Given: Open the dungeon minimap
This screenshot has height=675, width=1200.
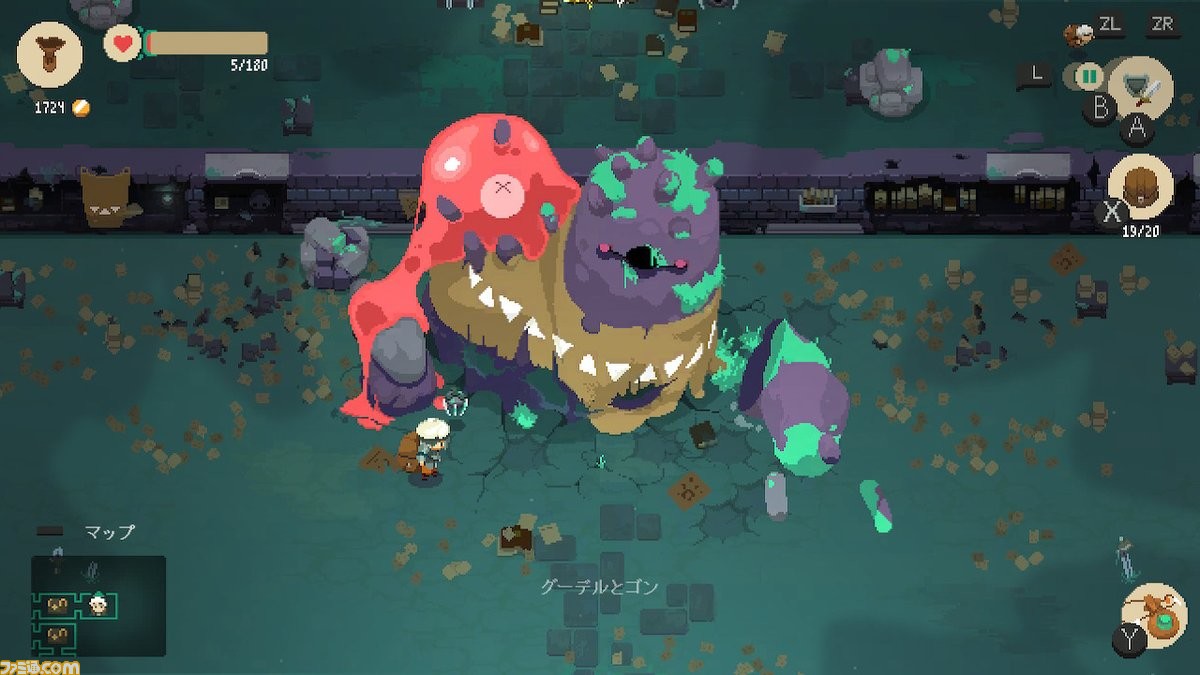Looking at the screenshot, I should (x=98, y=606).
